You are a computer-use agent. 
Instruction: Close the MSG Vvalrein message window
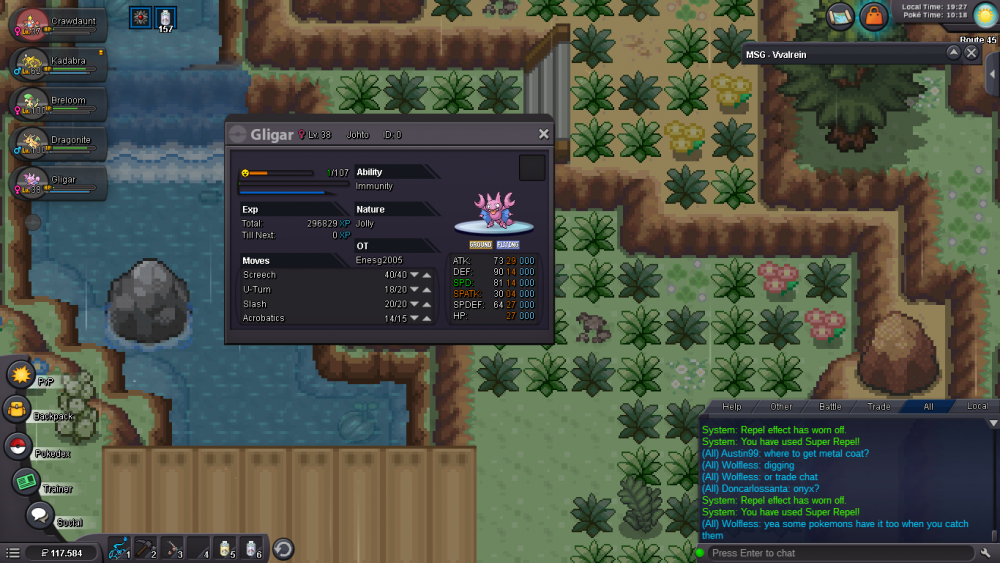click(971, 53)
